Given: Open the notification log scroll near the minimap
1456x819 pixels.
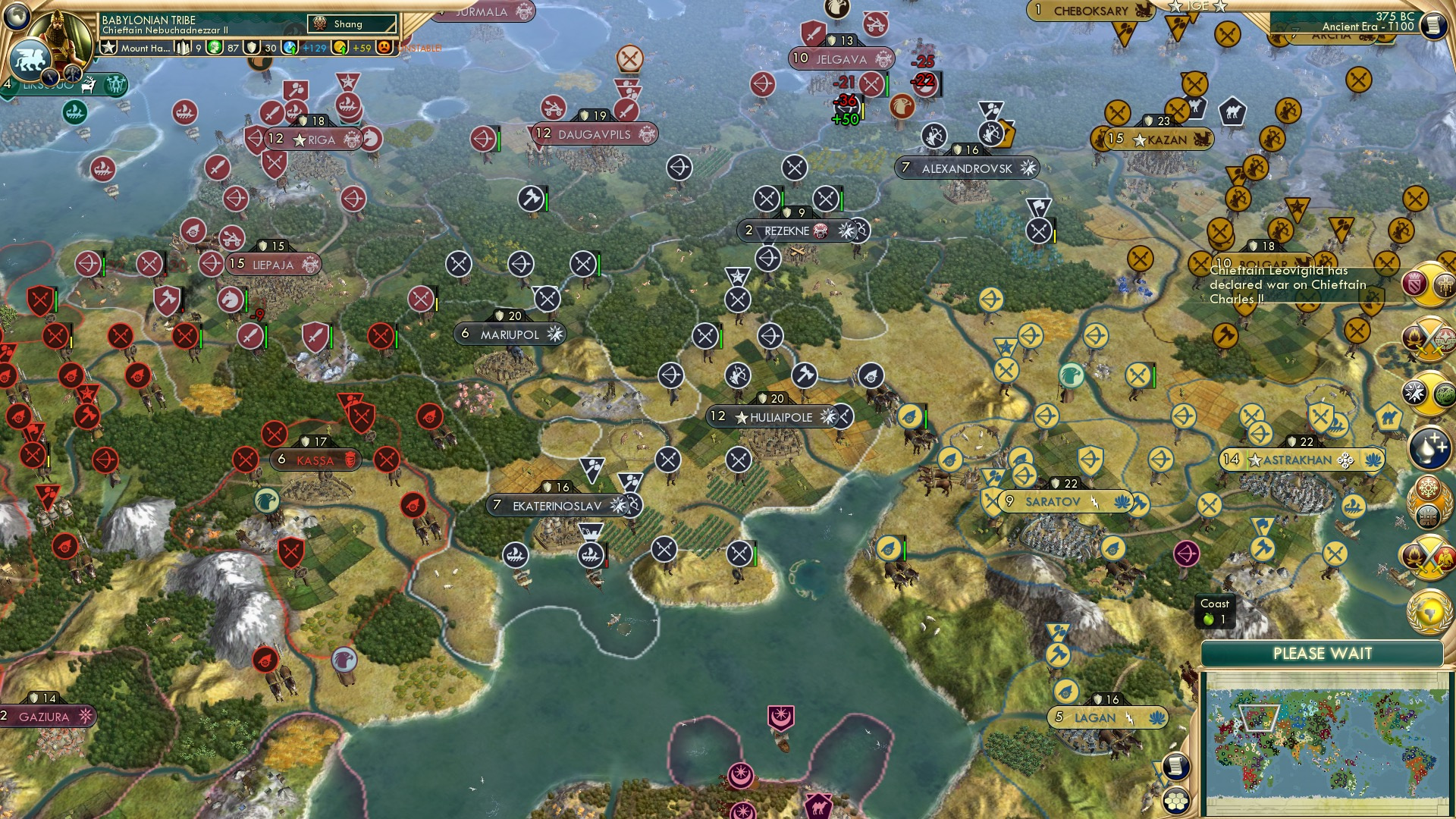Looking at the screenshot, I should click(1175, 767).
